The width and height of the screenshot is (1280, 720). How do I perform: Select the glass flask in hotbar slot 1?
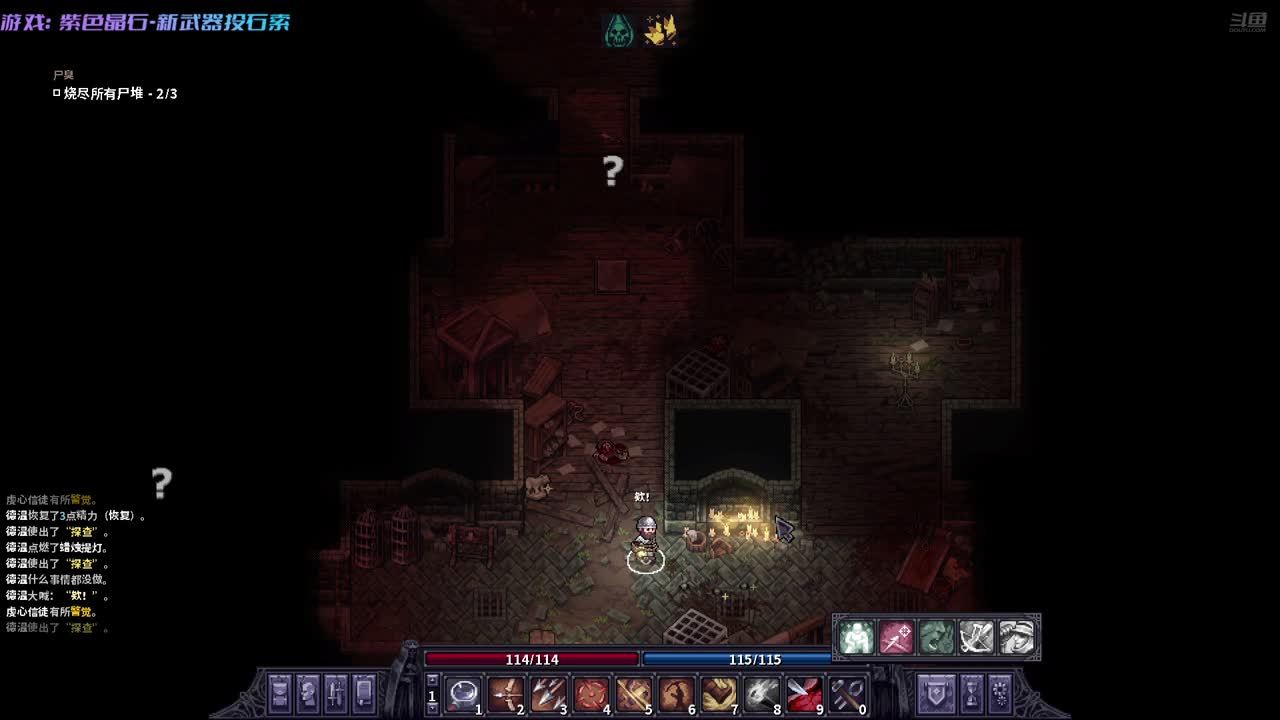coord(464,692)
